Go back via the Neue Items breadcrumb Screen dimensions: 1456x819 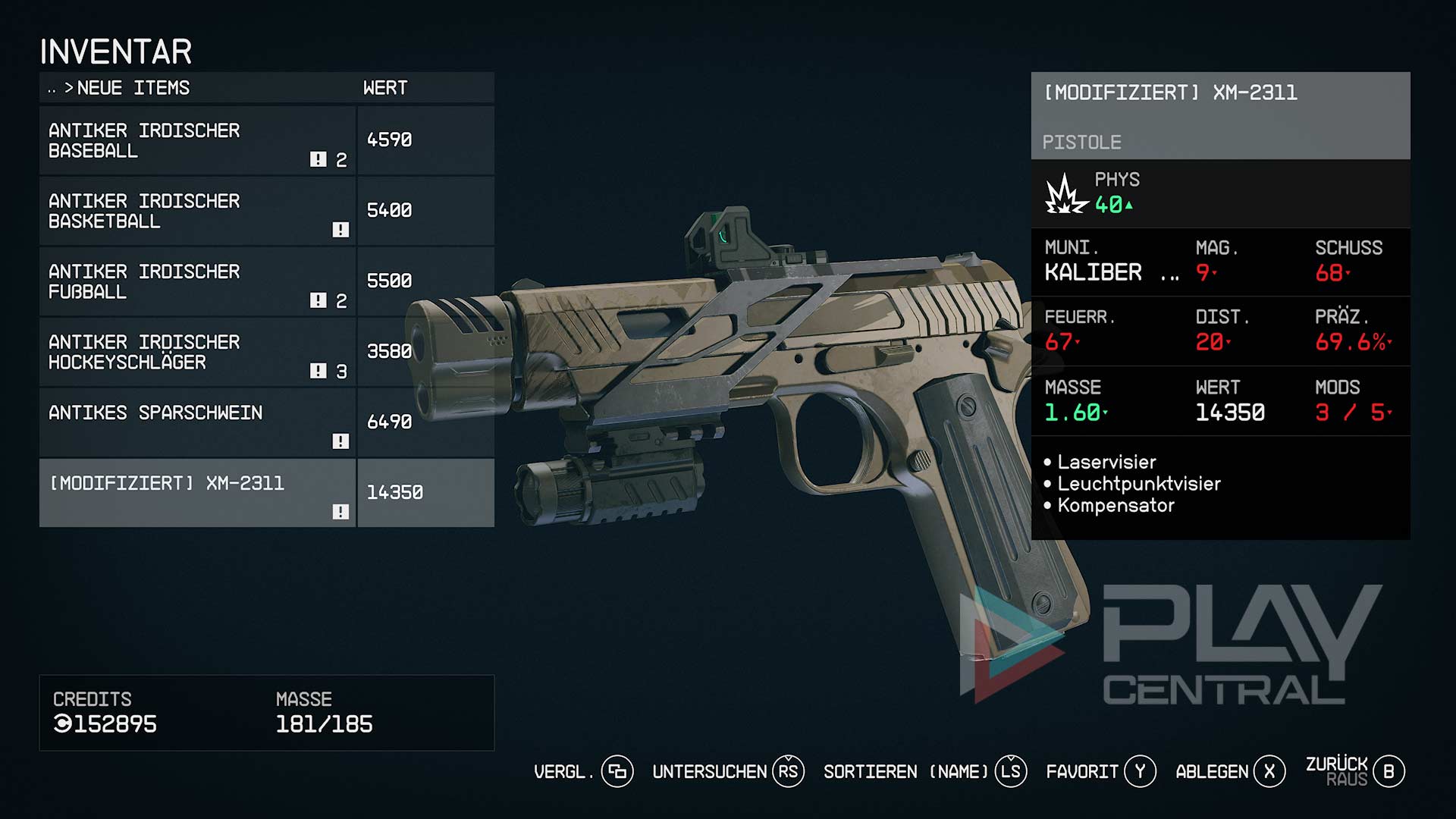point(133,88)
